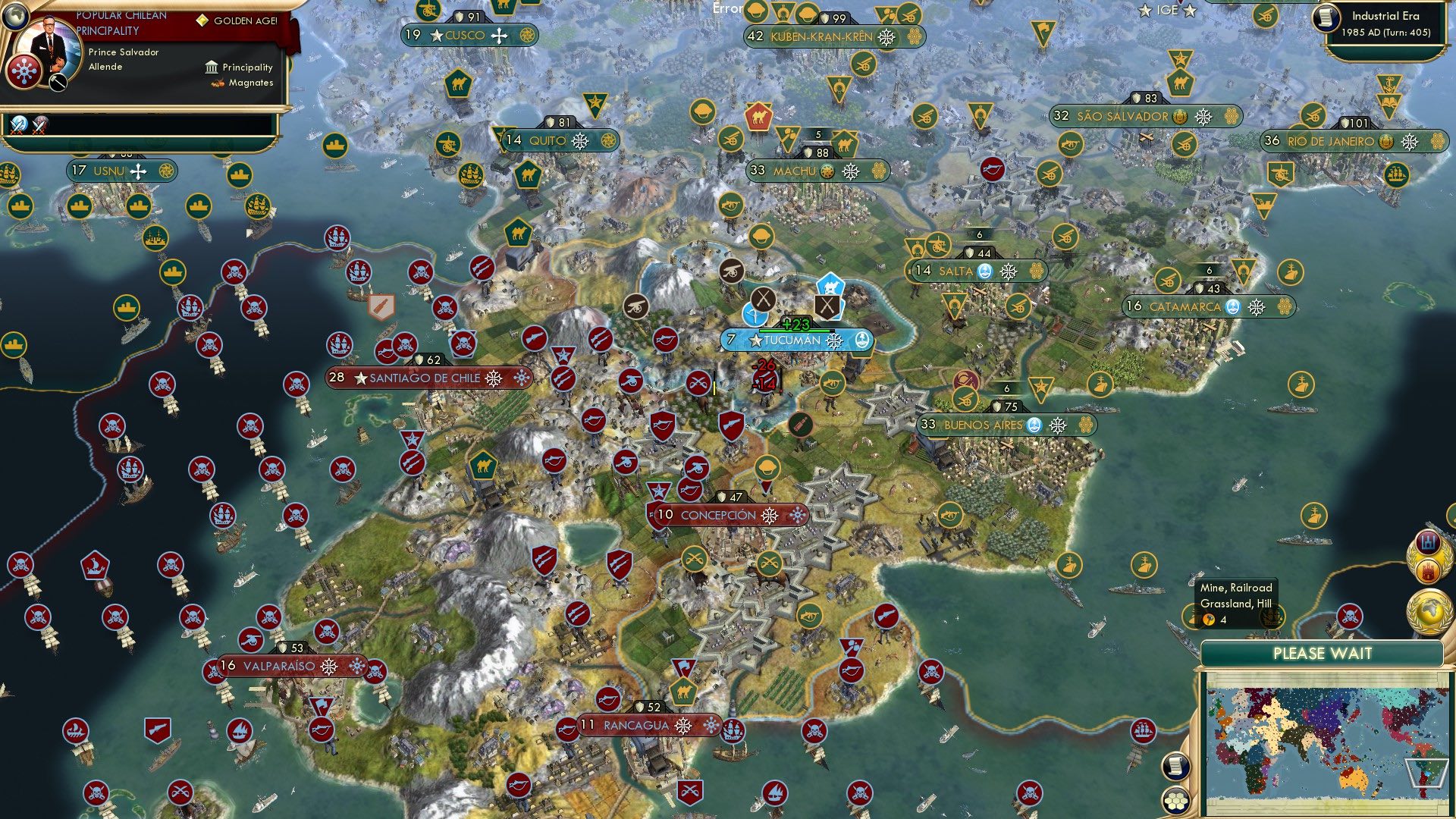Click the blue growth droplet on Salta's banner
This screenshot has width=1456, height=819.
point(984,271)
